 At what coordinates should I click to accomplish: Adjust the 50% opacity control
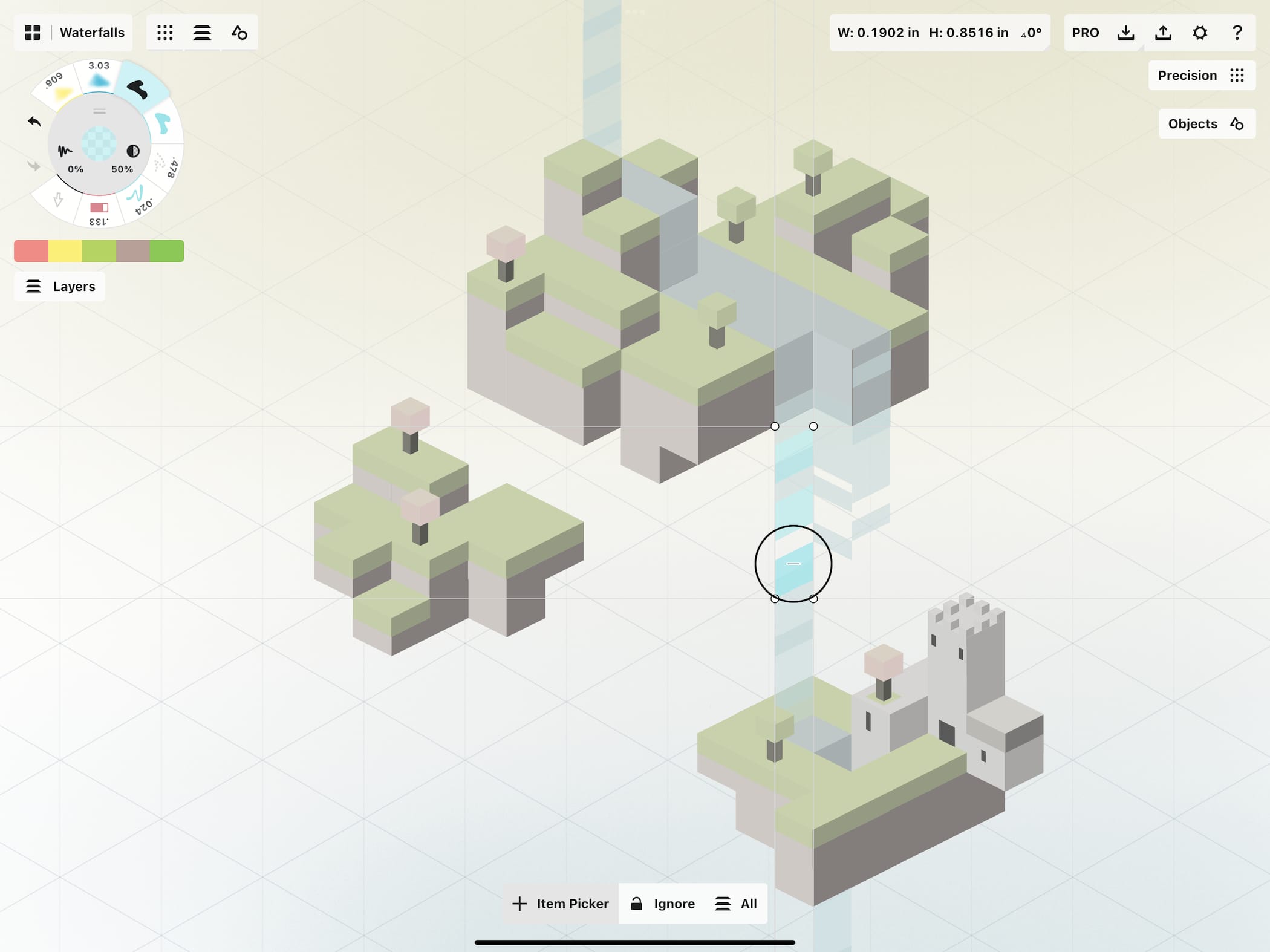pos(132,156)
